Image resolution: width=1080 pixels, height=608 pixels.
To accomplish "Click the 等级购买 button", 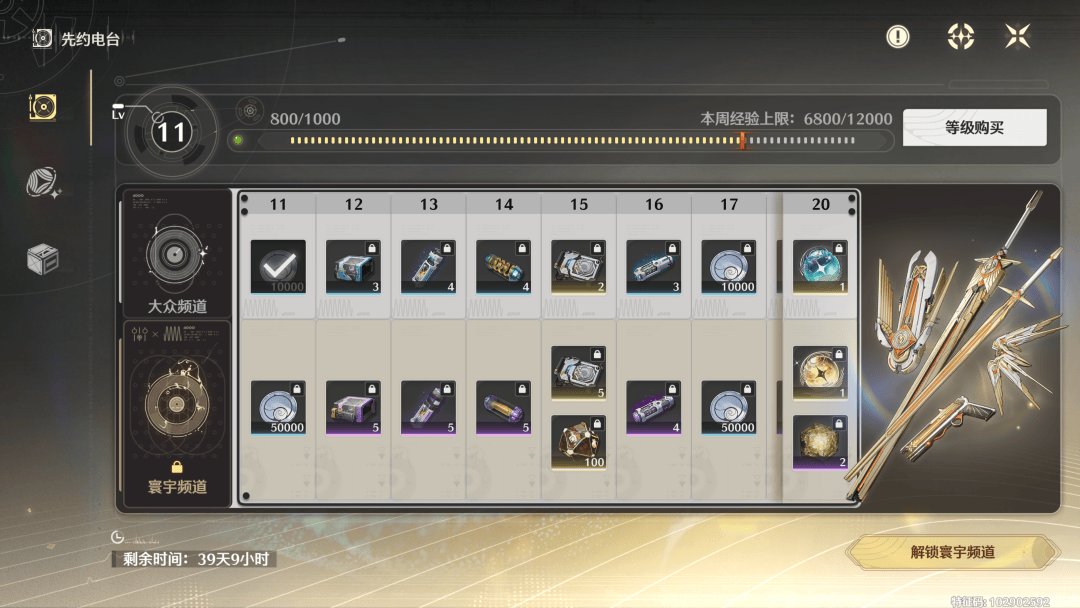I will point(974,128).
